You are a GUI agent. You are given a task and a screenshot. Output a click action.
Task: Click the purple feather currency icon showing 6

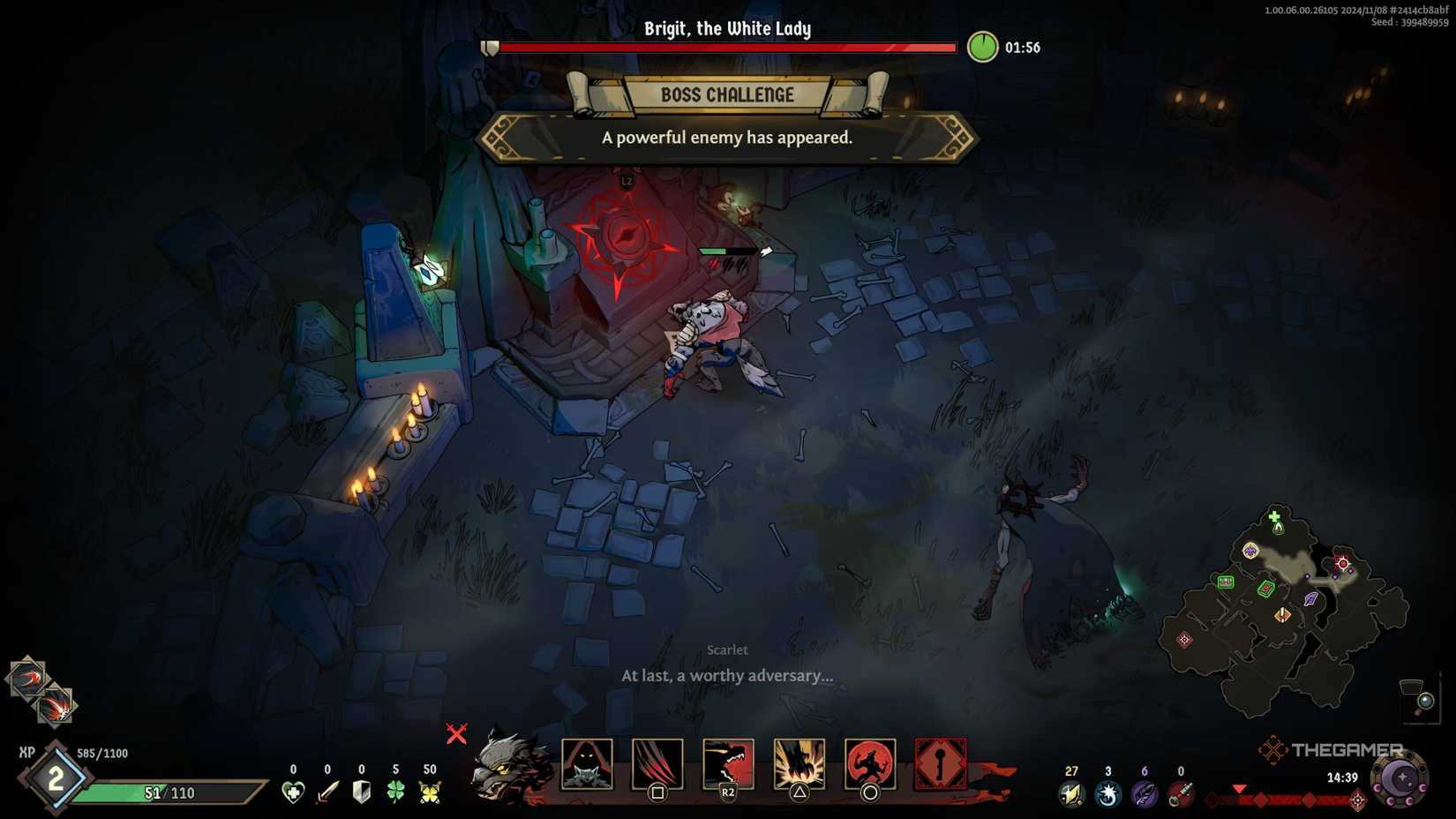point(1145,793)
